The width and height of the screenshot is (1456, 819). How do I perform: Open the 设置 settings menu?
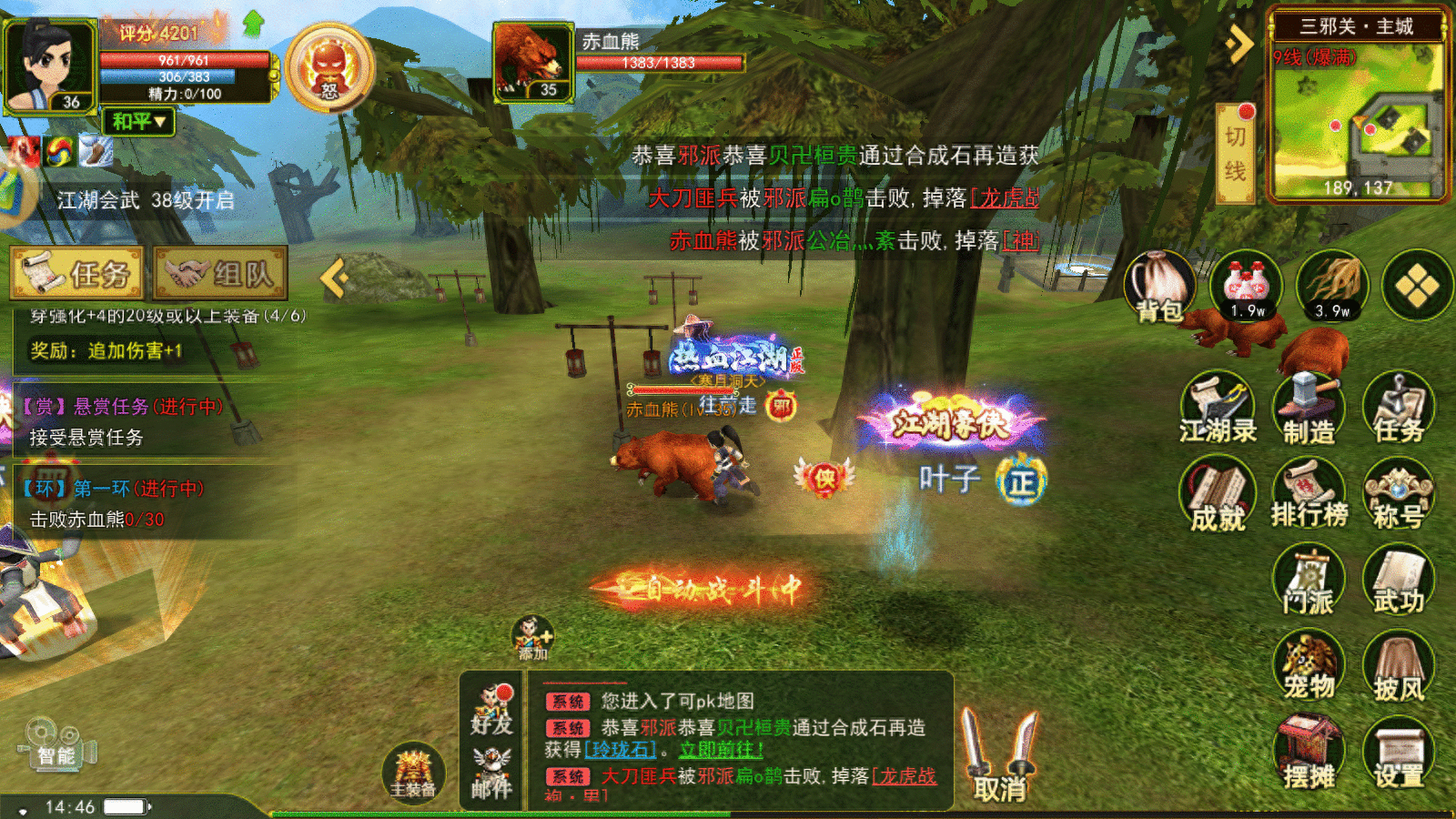pyautogui.click(x=1399, y=753)
